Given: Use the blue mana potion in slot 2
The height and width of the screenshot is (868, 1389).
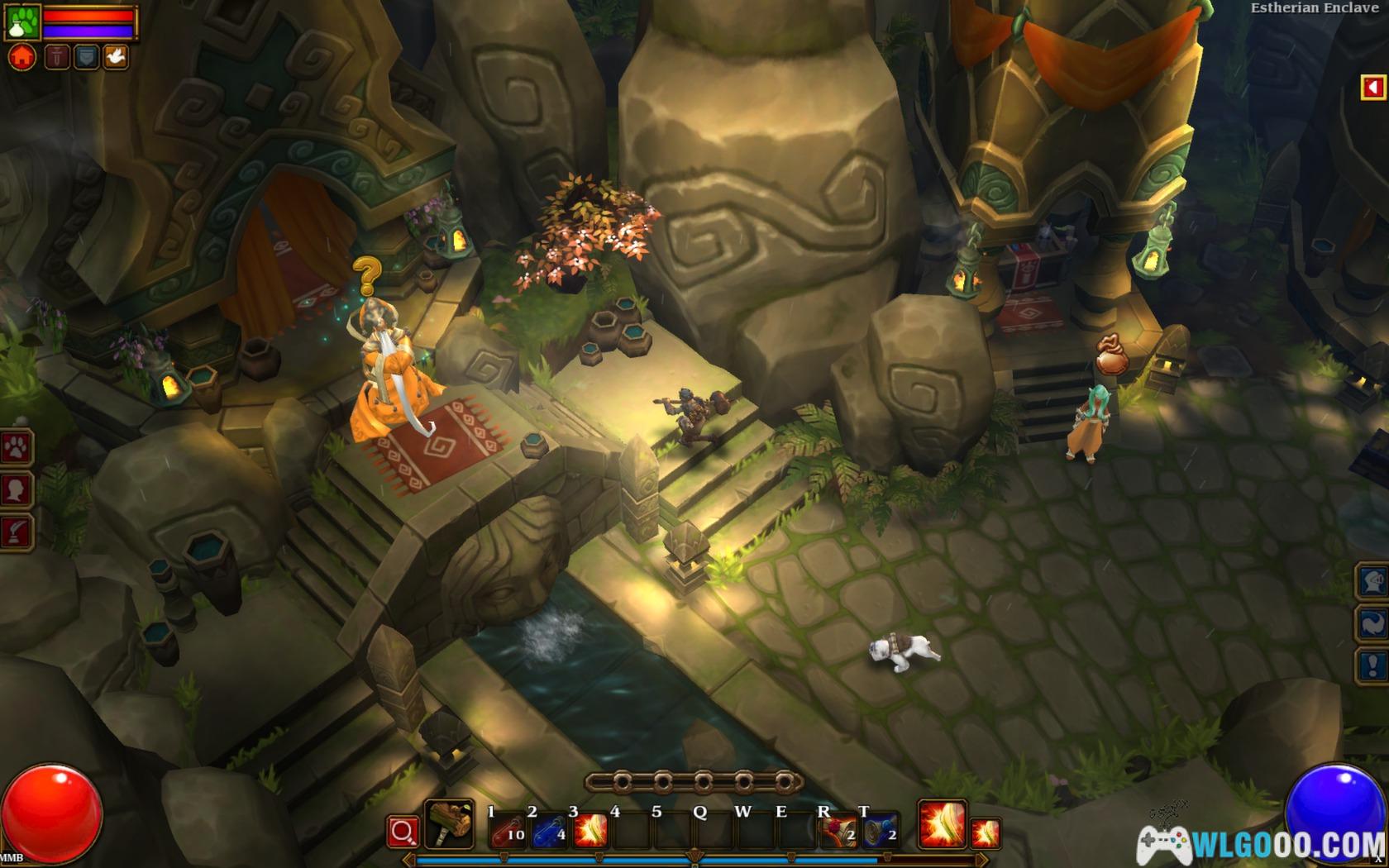Looking at the screenshot, I should (548, 830).
